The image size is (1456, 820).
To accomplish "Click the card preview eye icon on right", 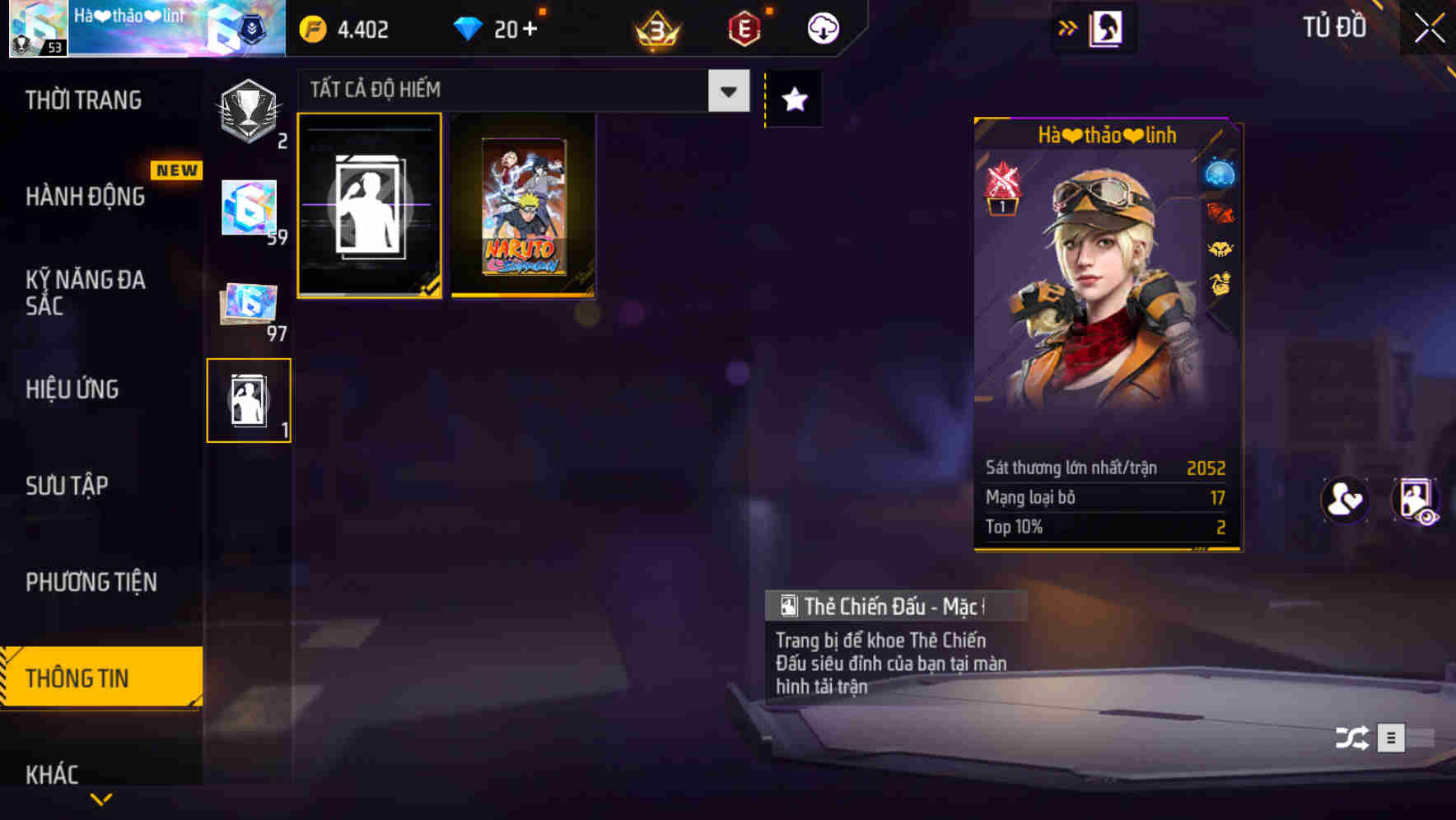I will click(1415, 501).
